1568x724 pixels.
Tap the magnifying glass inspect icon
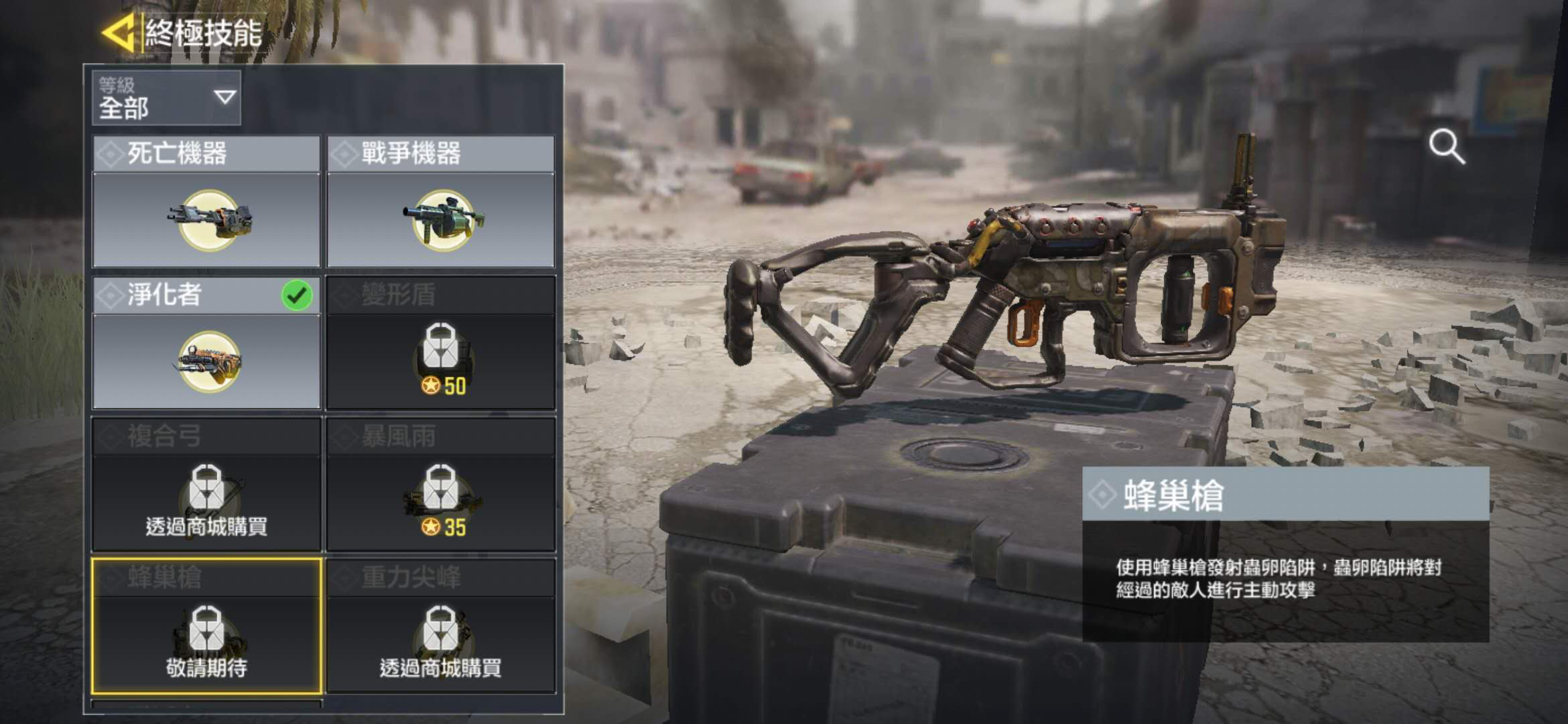[x=1446, y=147]
